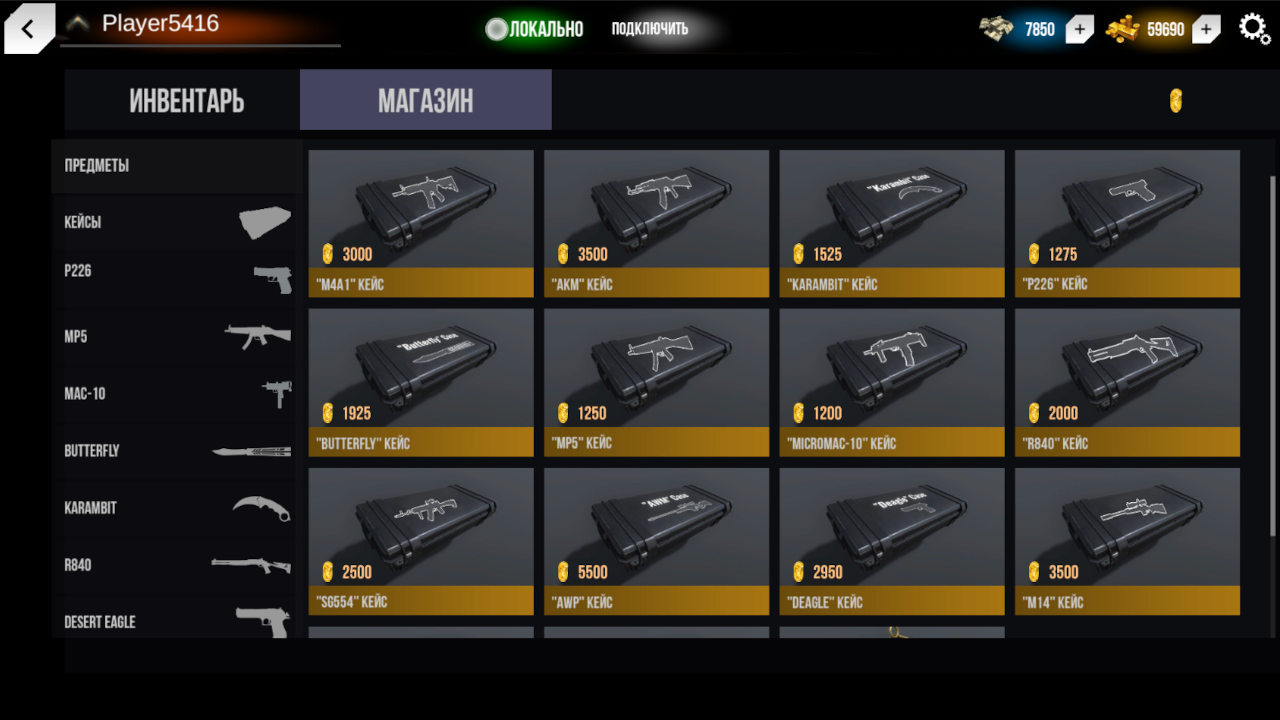Click the КЕЙСЫ case icon in the sidebar
Image resolution: width=1280 pixels, height=720 pixels.
coord(264,220)
